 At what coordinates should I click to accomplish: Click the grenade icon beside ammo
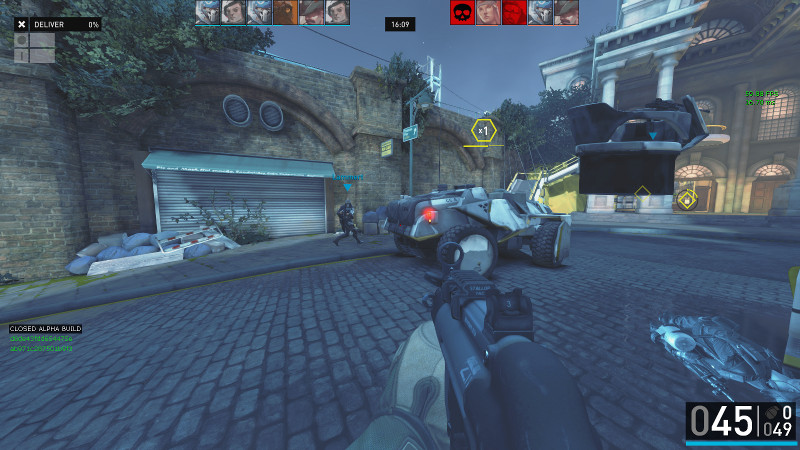768,412
